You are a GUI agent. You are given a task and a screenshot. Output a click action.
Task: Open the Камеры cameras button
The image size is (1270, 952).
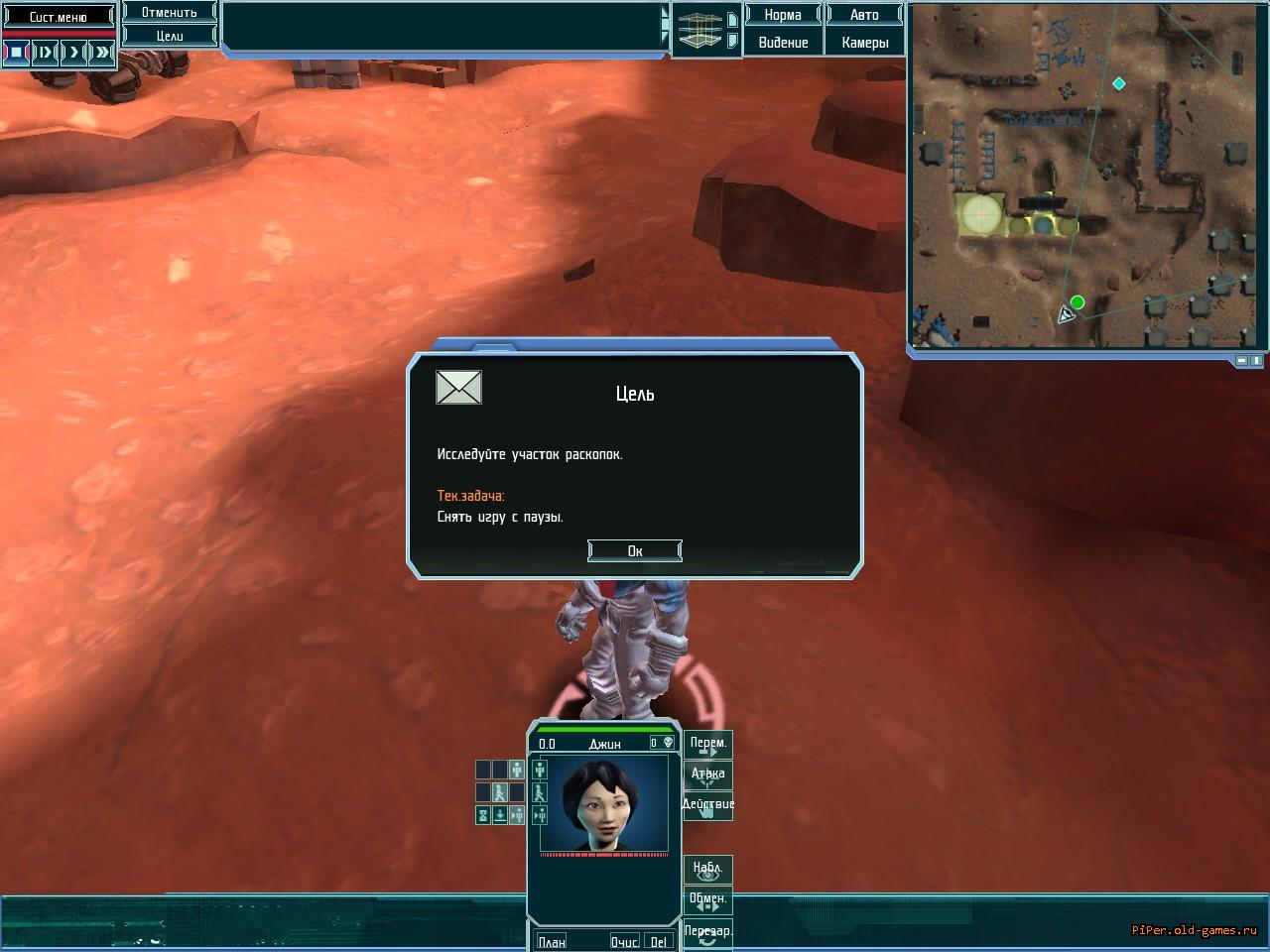coord(864,43)
